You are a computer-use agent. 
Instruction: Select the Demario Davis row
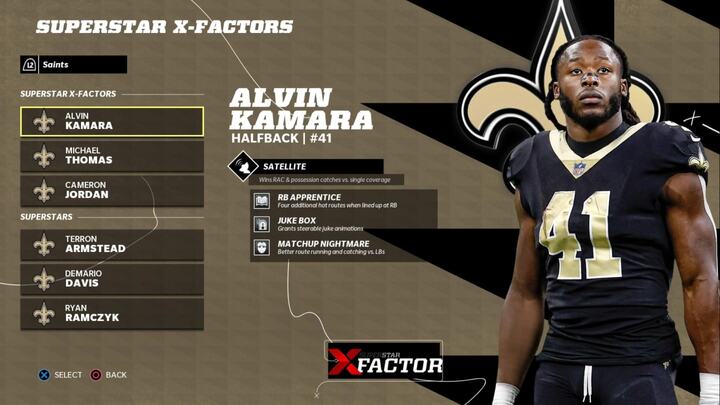[111, 279]
